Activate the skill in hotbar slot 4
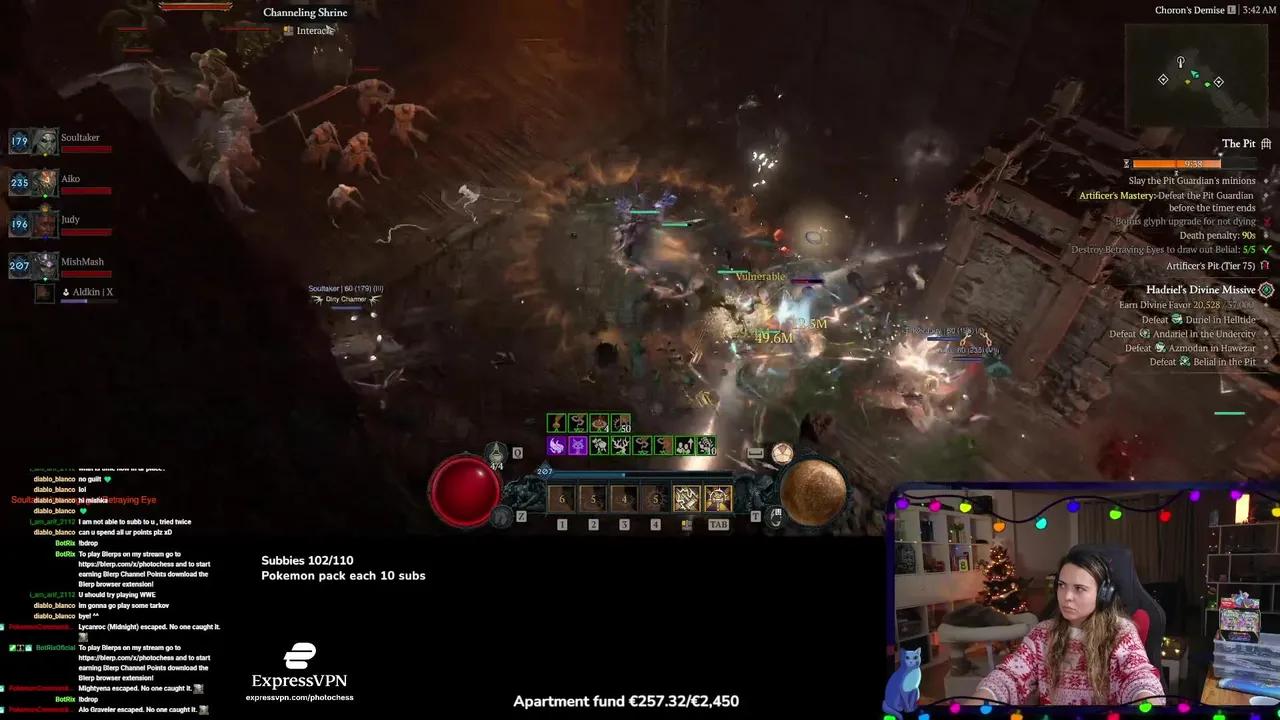1280x720 pixels. click(655, 498)
